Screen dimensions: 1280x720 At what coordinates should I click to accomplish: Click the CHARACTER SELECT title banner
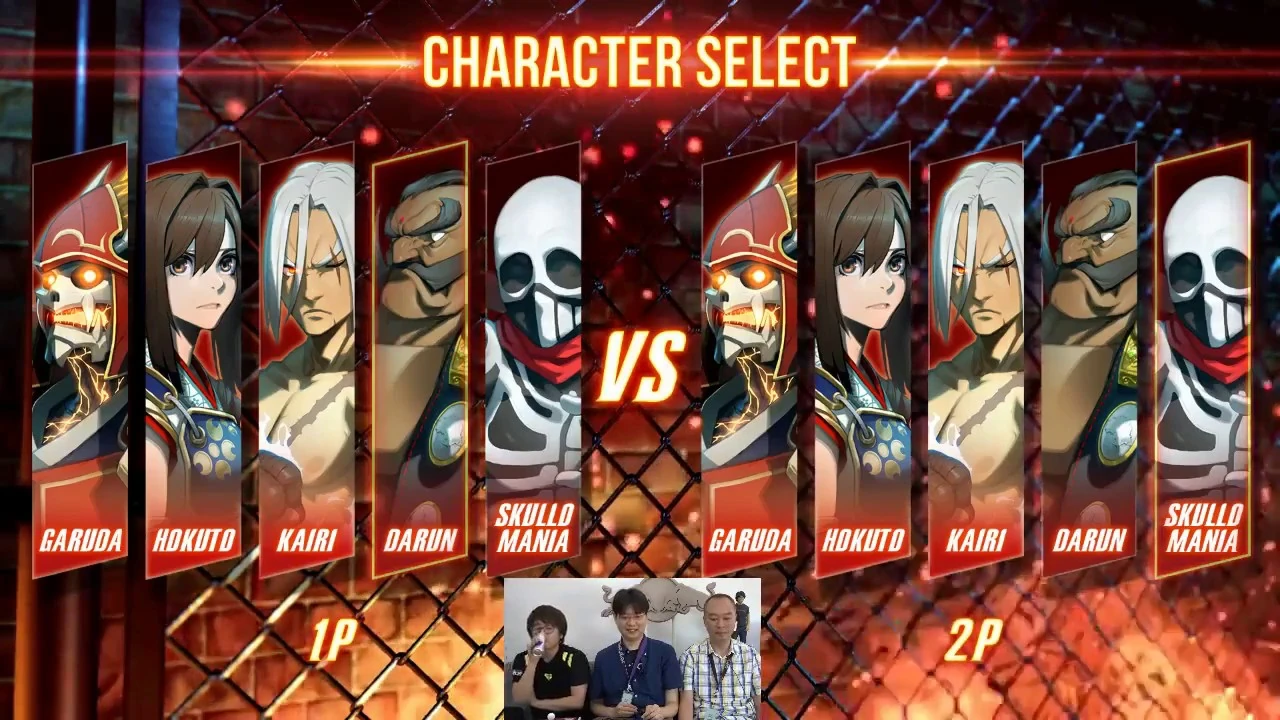click(x=640, y=60)
